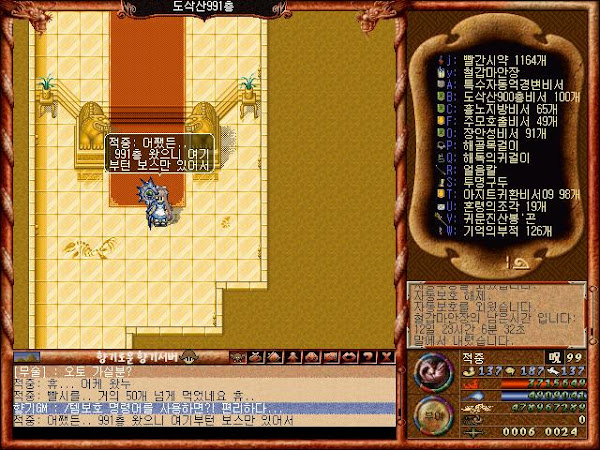Select the highlighted 향기GM chat message line
600x450 pixels.
tap(200, 408)
